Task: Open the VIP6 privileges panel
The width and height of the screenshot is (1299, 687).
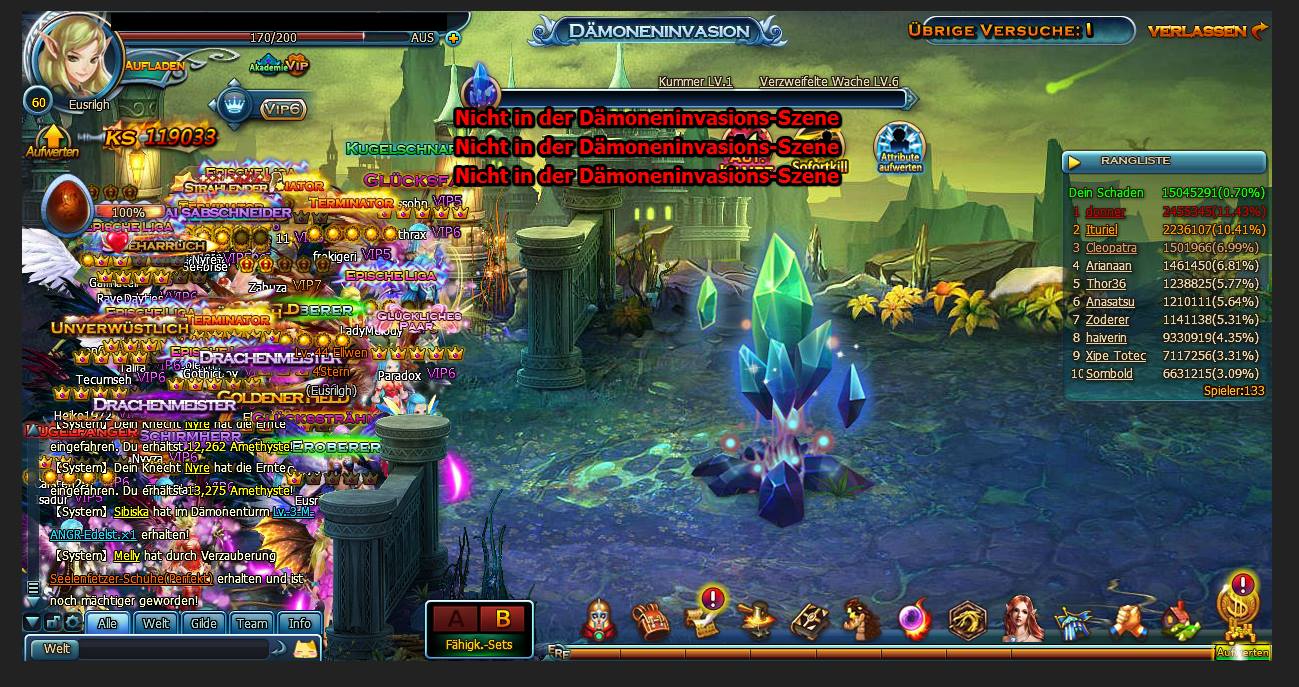Action: coord(282,108)
